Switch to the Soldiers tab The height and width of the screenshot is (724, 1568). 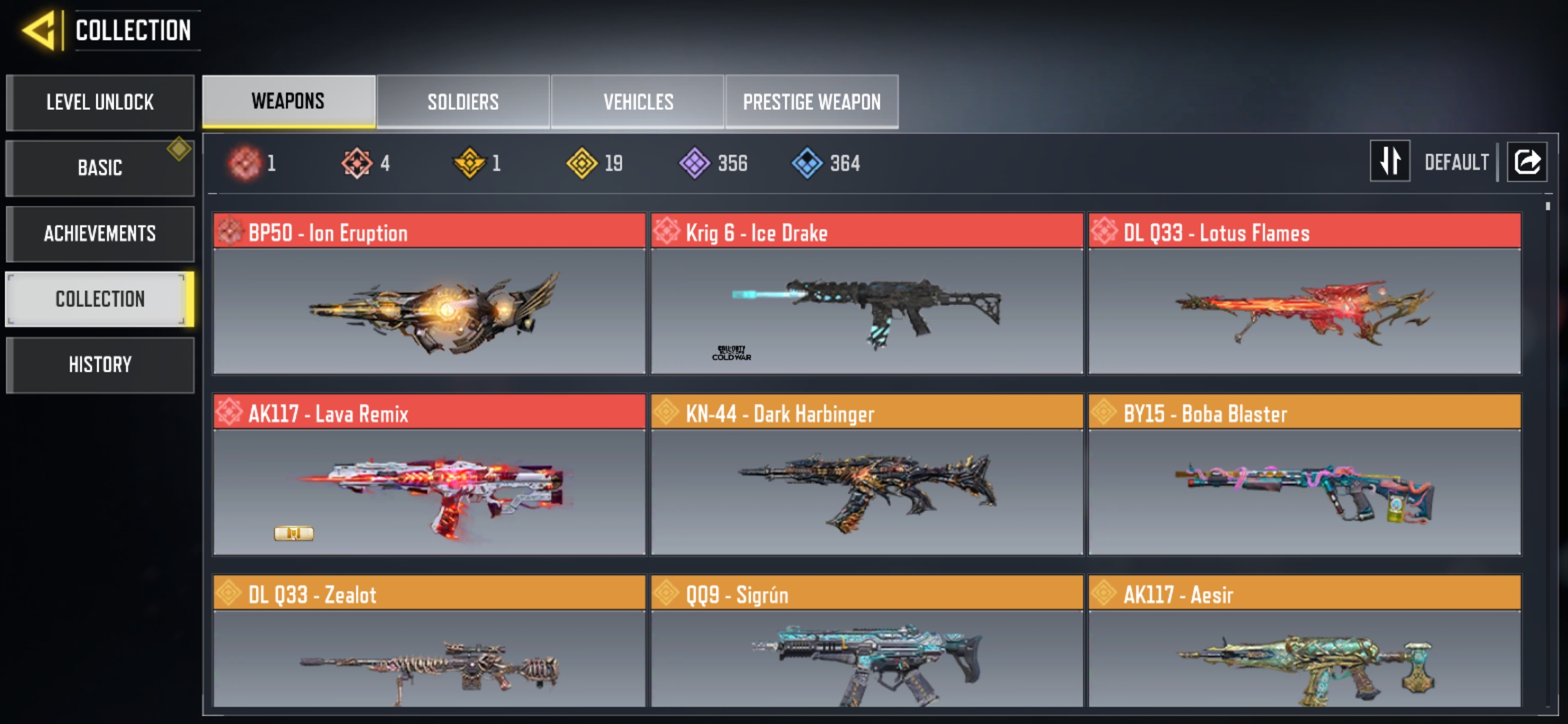click(x=463, y=102)
